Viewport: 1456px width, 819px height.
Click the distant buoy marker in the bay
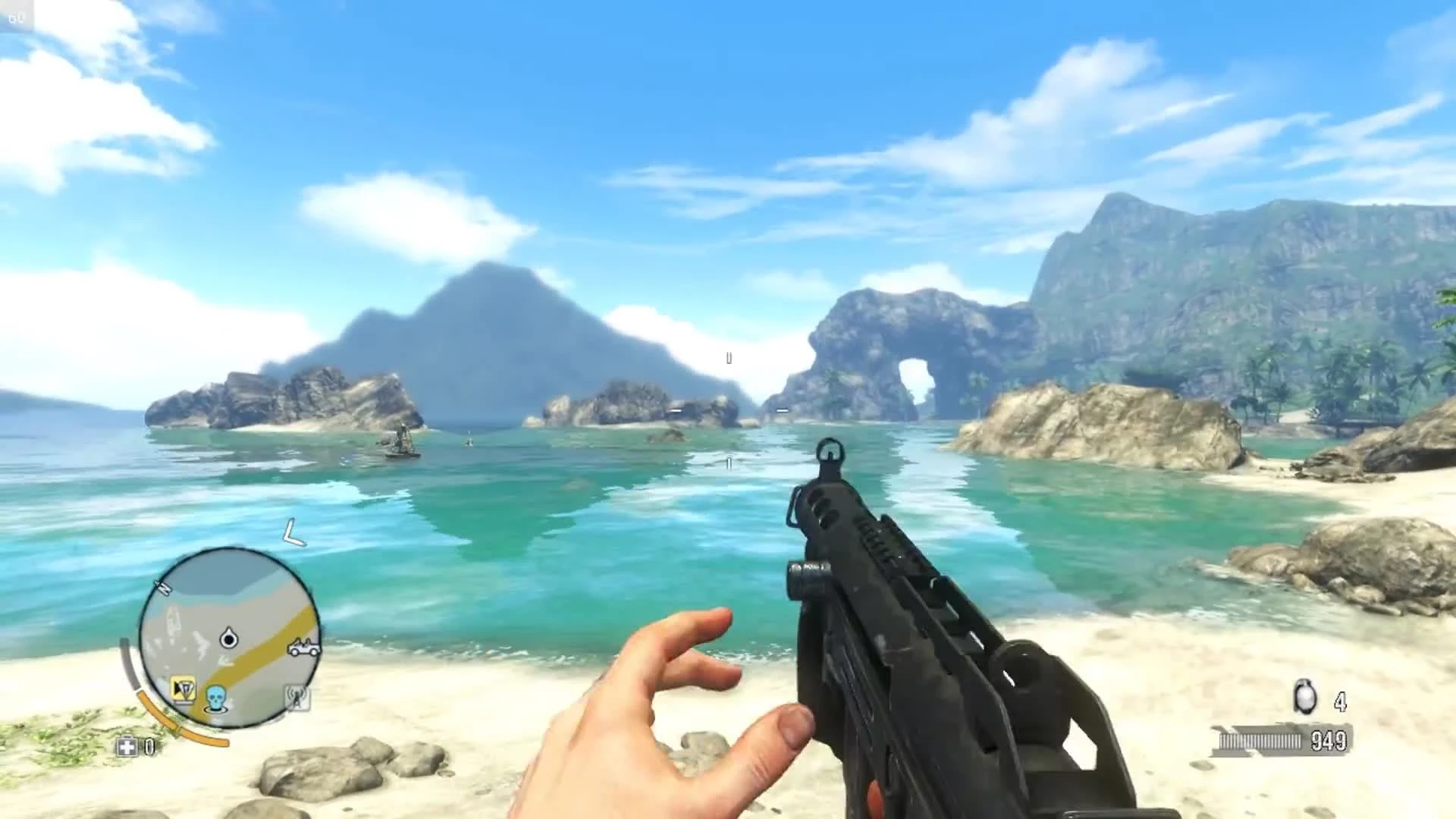pyautogui.click(x=470, y=438)
